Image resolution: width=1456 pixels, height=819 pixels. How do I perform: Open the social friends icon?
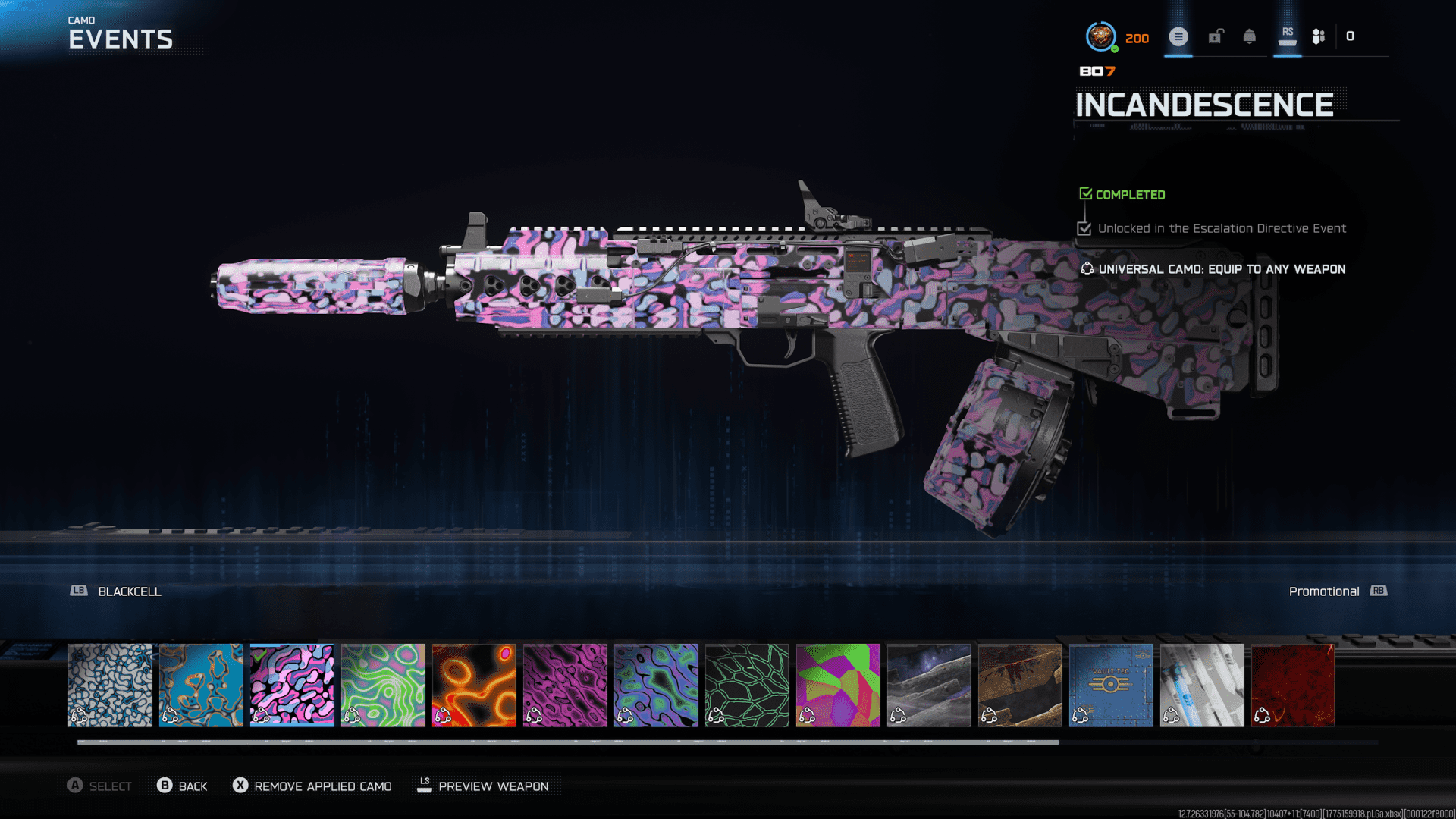point(1319,36)
